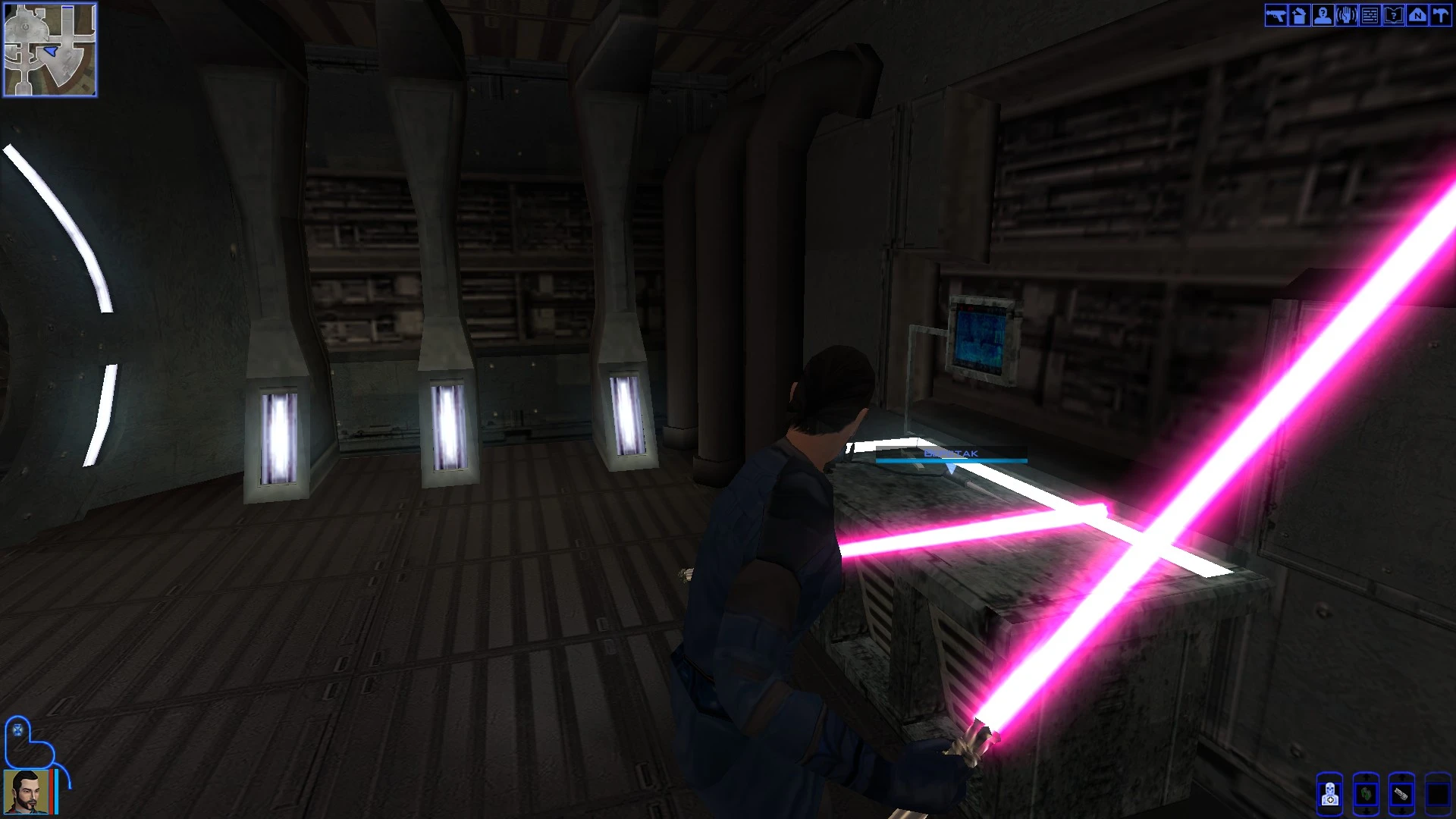1456x819 pixels.
Task: Open the Journal using the book icon
Action: click(x=1394, y=17)
